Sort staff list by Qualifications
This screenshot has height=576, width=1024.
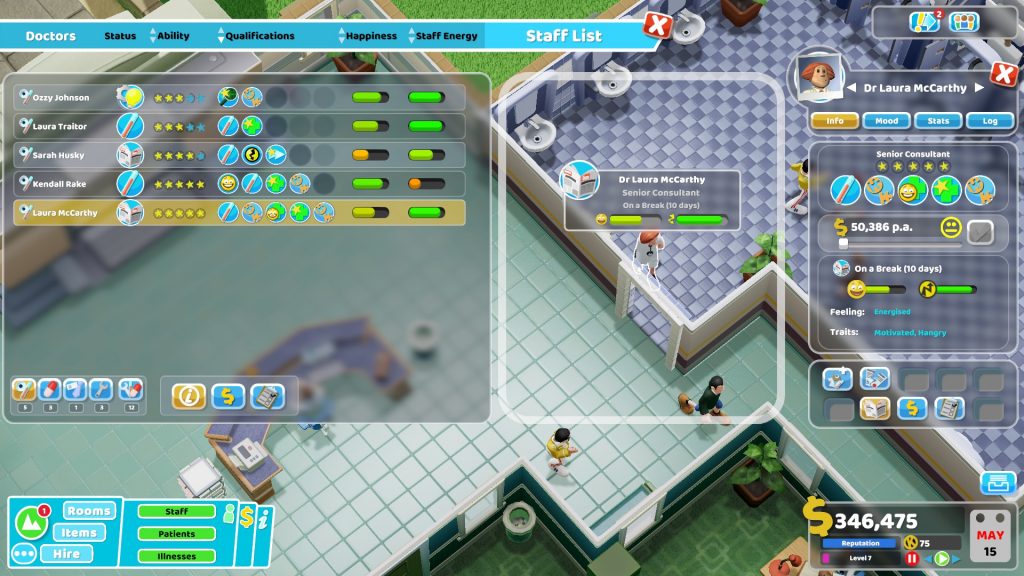259,36
